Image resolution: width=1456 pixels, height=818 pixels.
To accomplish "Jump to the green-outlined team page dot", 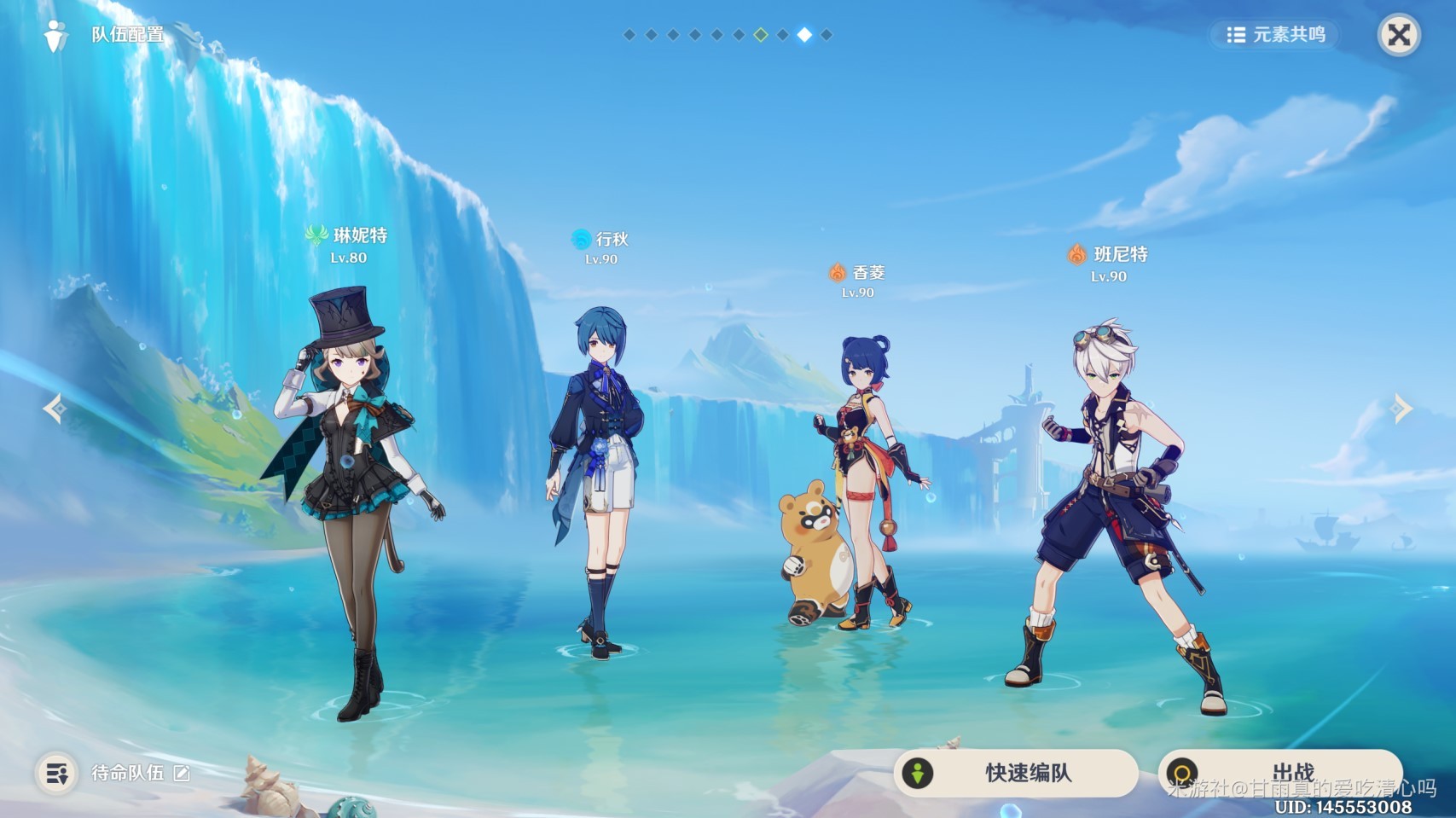I will tap(761, 35).
